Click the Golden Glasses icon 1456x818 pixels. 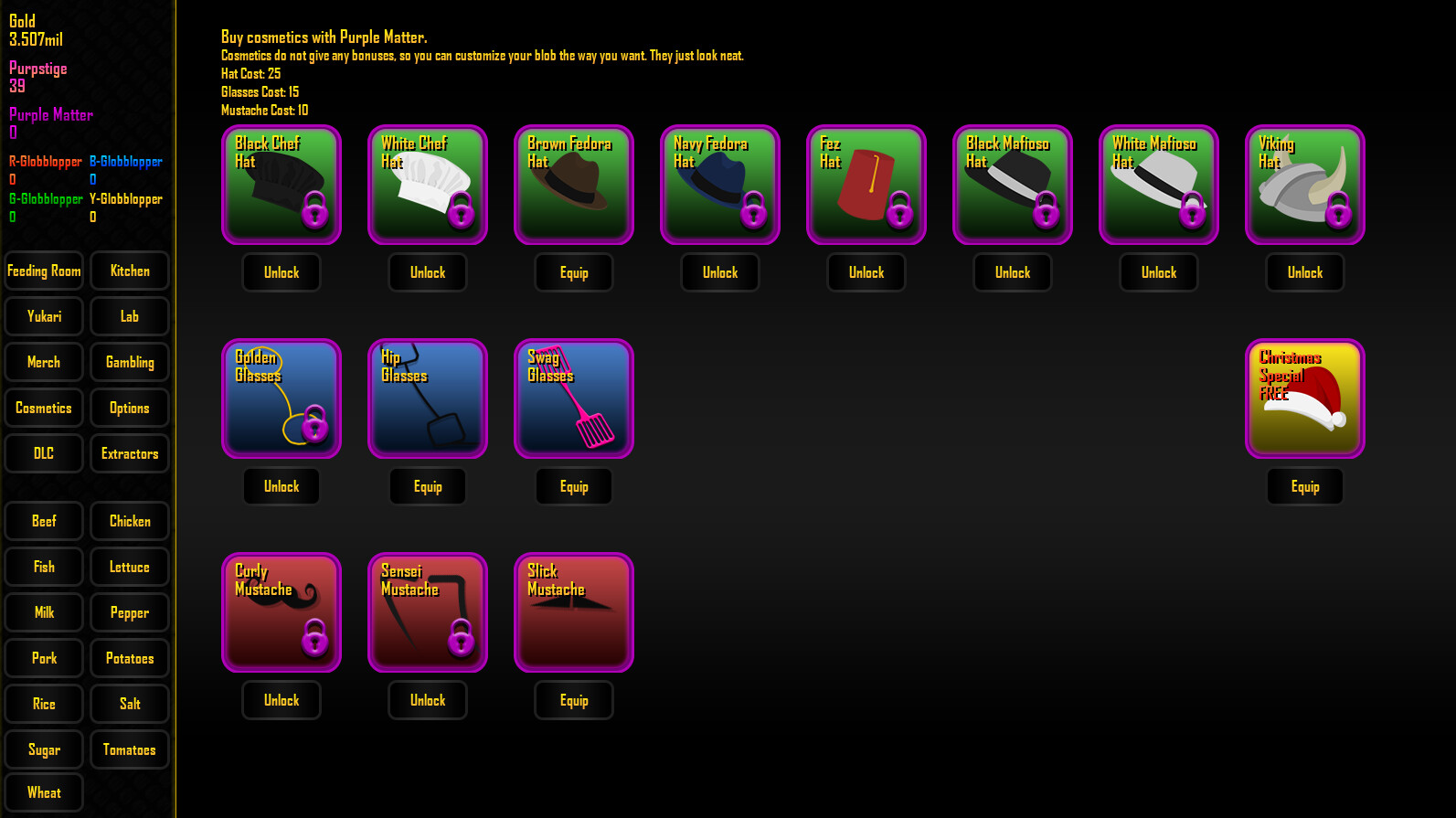click(x=281, y=398)
